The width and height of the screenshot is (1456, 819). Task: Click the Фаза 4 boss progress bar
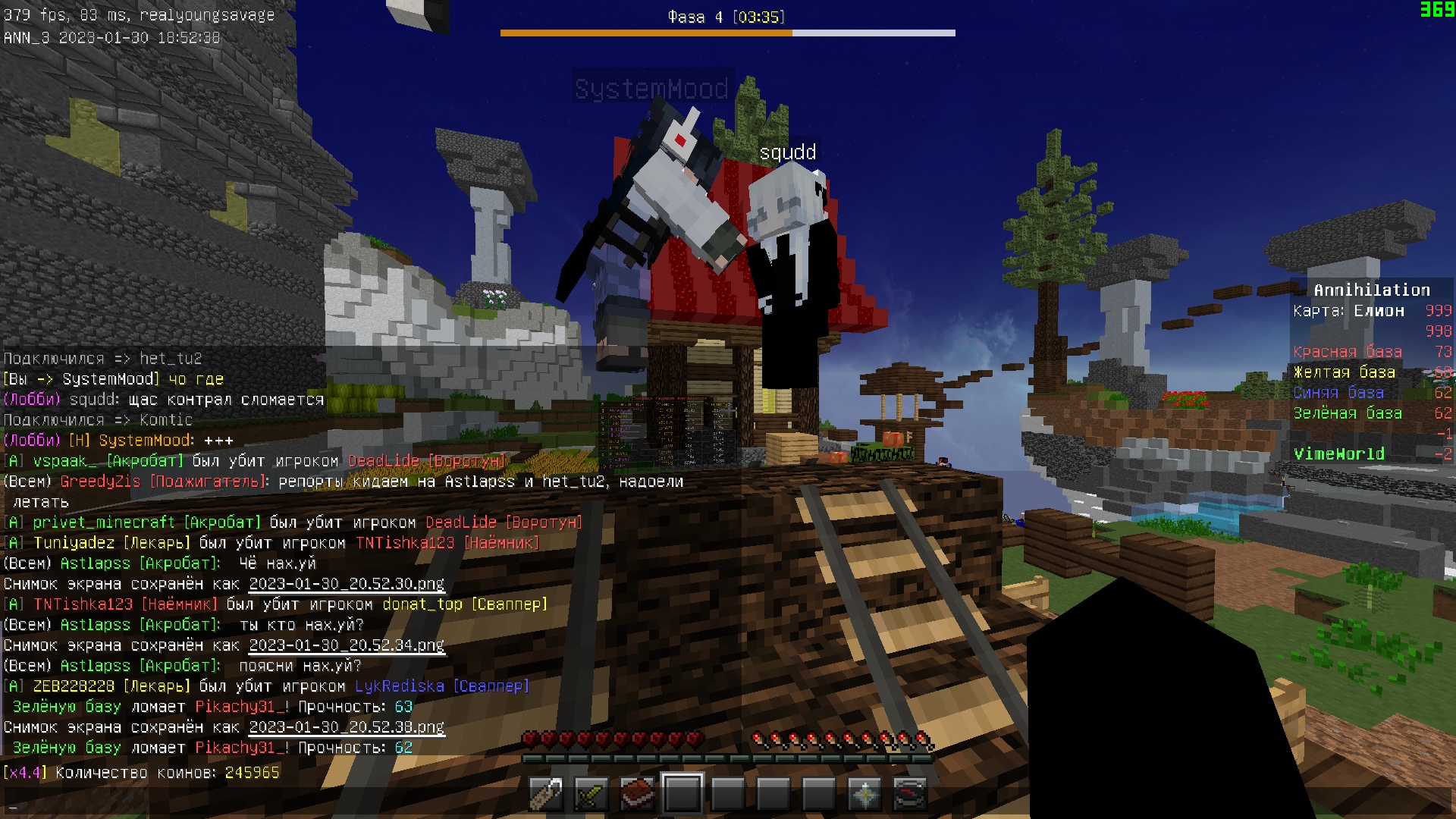pos(726,33)
